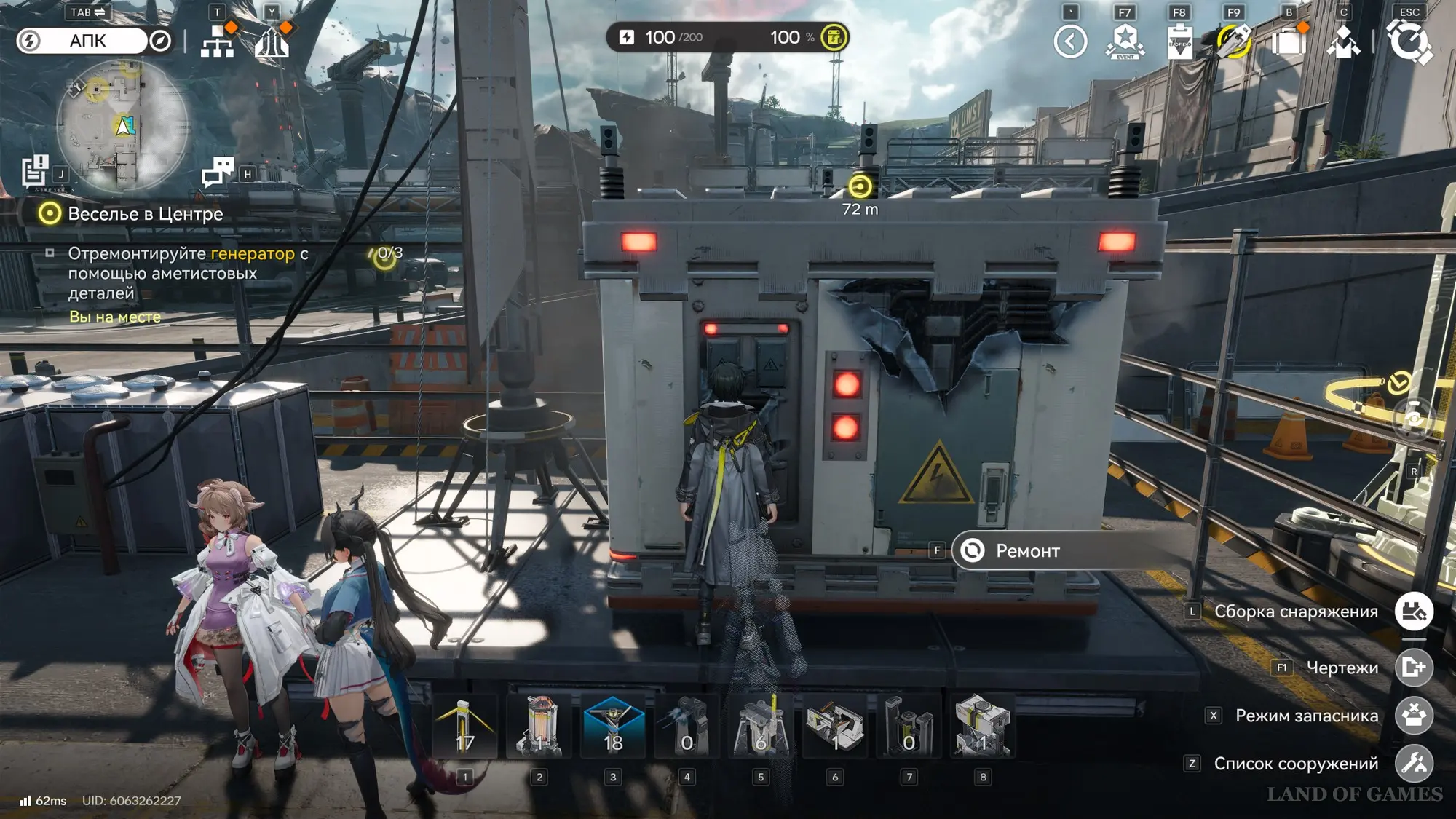Open Список сооружений structures list
Image resolution: width=1456 pixels, height=819 pixels.
pyautogui.click(x=1414, y=764)
